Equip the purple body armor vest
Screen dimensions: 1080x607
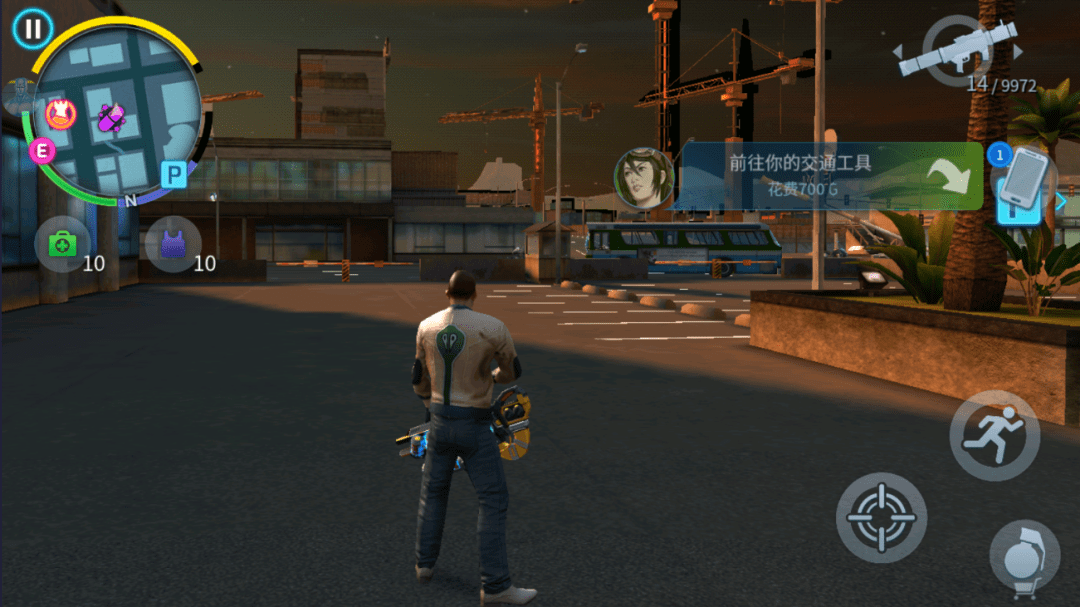[173, 244]
